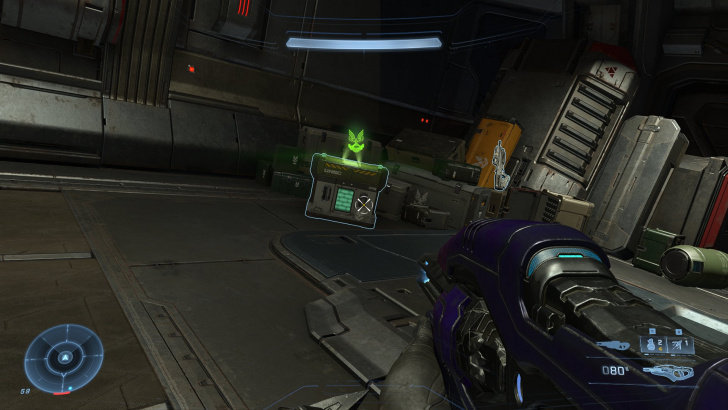This screenshot has height=410, width=728.
Task: Click the green waypoint marker above the crate
Action: 352,142
